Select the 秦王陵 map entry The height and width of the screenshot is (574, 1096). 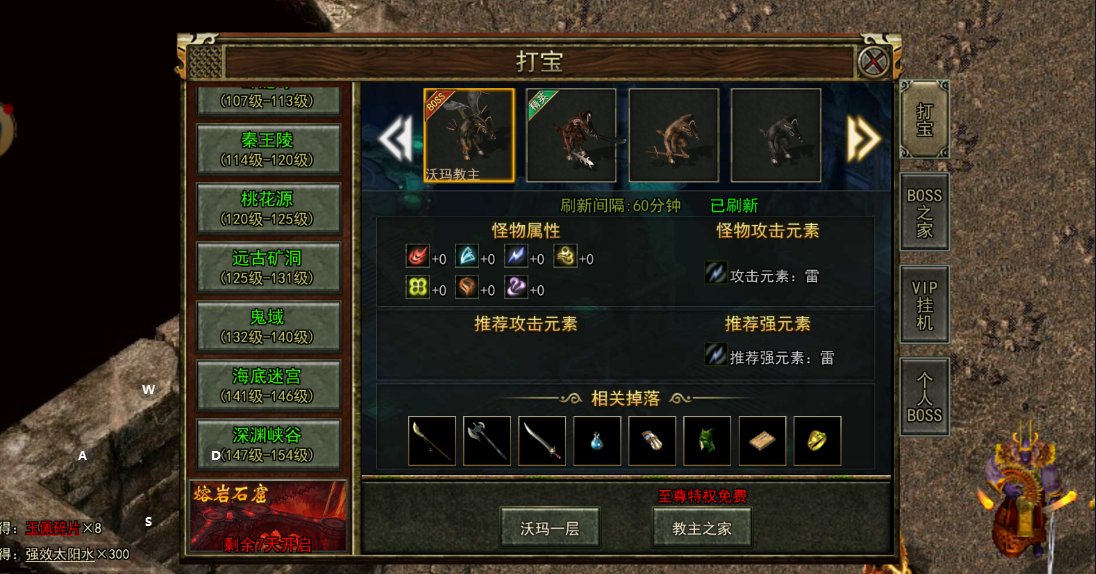pyautogui.click(x=268, y=149)
